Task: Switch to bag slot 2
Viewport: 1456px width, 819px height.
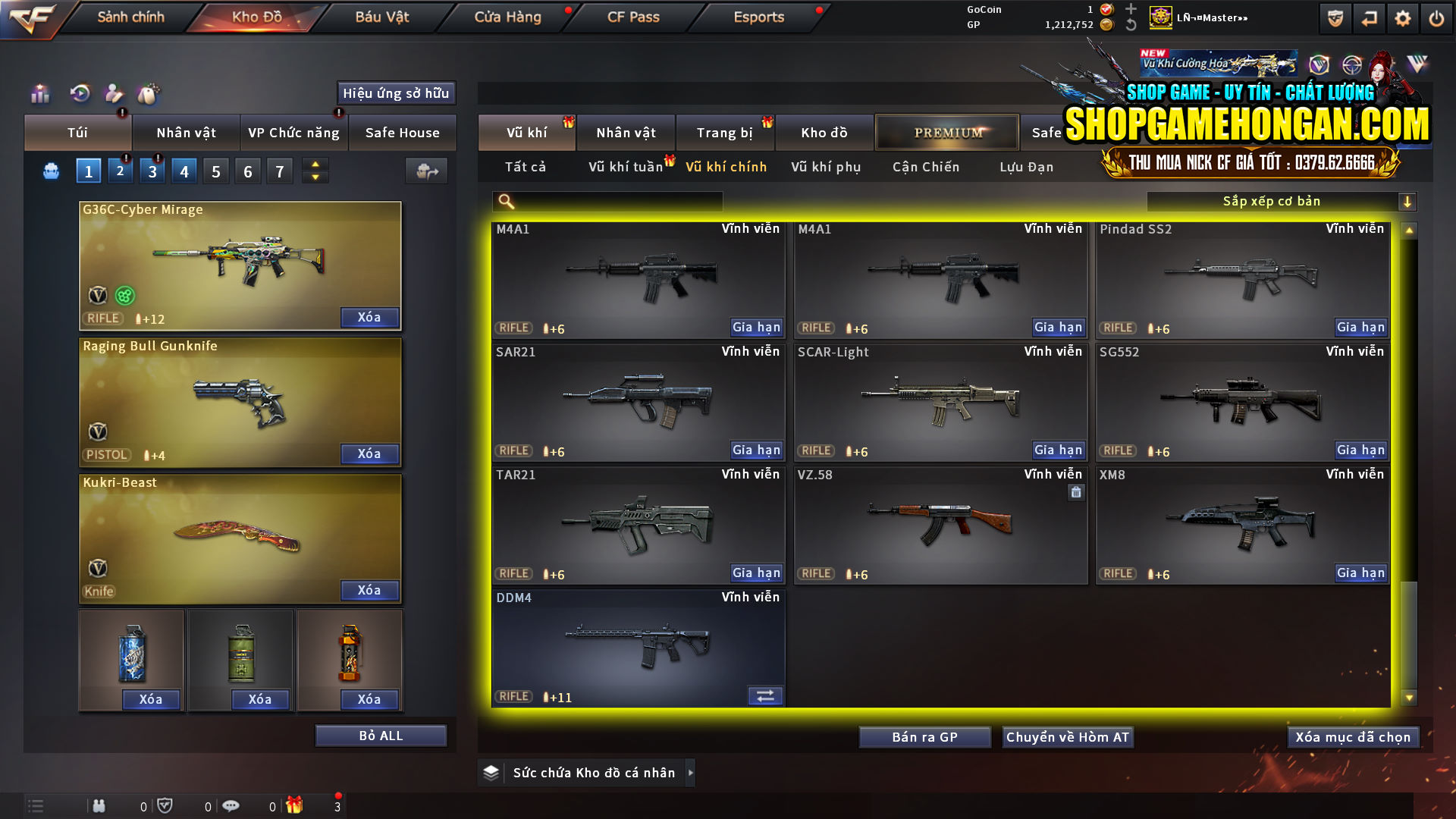Action: click(120, 171)
